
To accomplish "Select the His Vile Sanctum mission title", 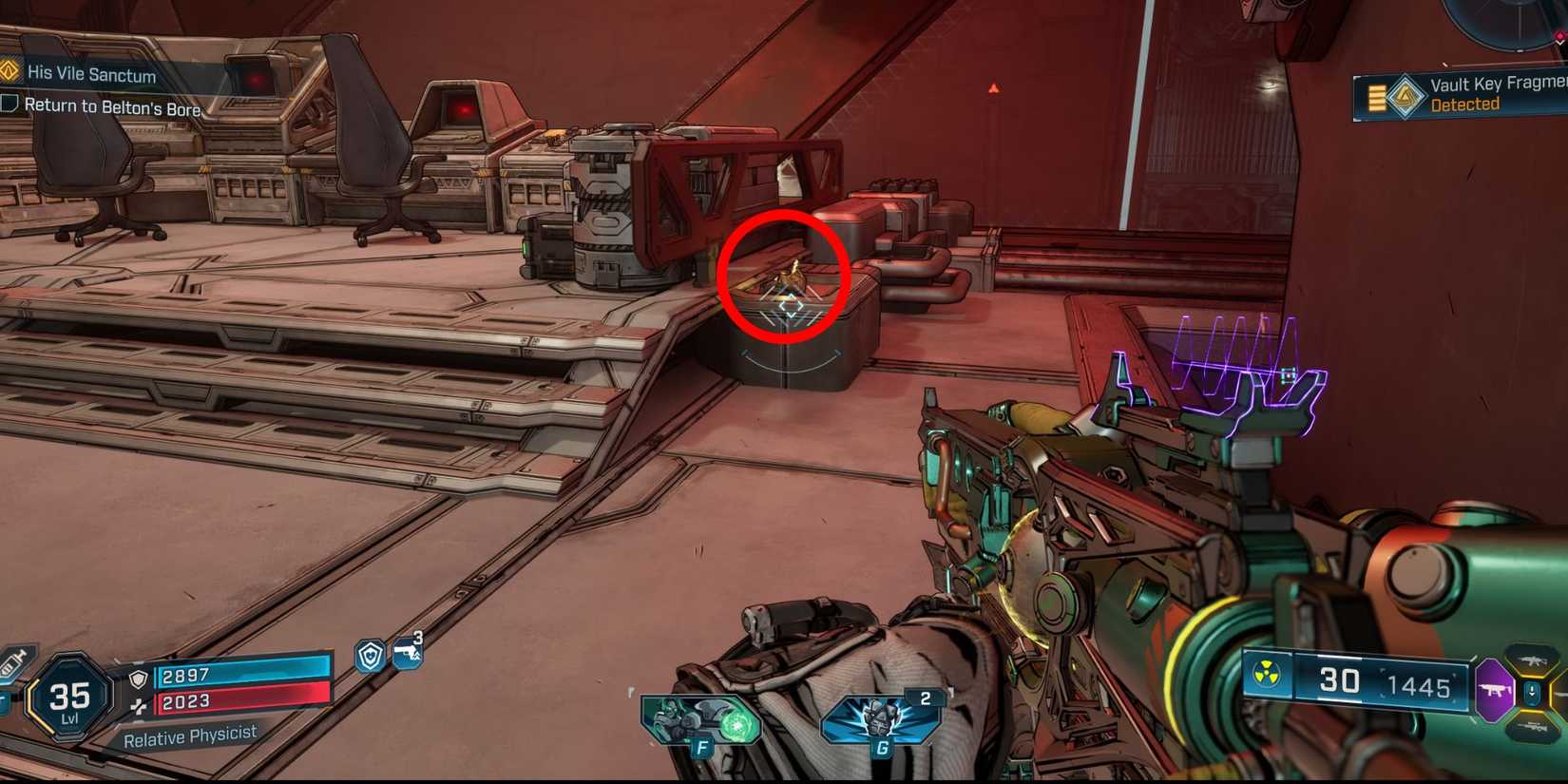I will [x=90, y=74].
